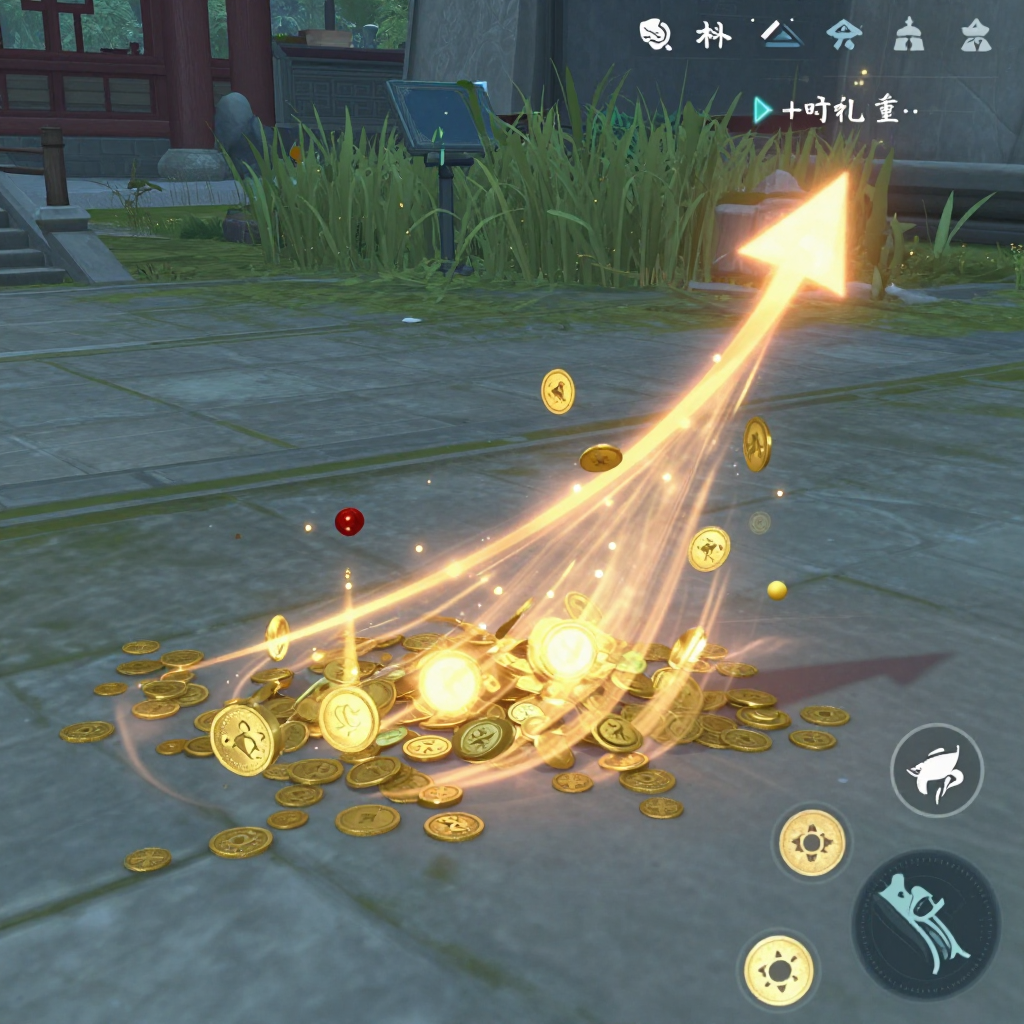Open the blue triangle mountain icon
1024x1024 pixels.
tap(781, 35)
